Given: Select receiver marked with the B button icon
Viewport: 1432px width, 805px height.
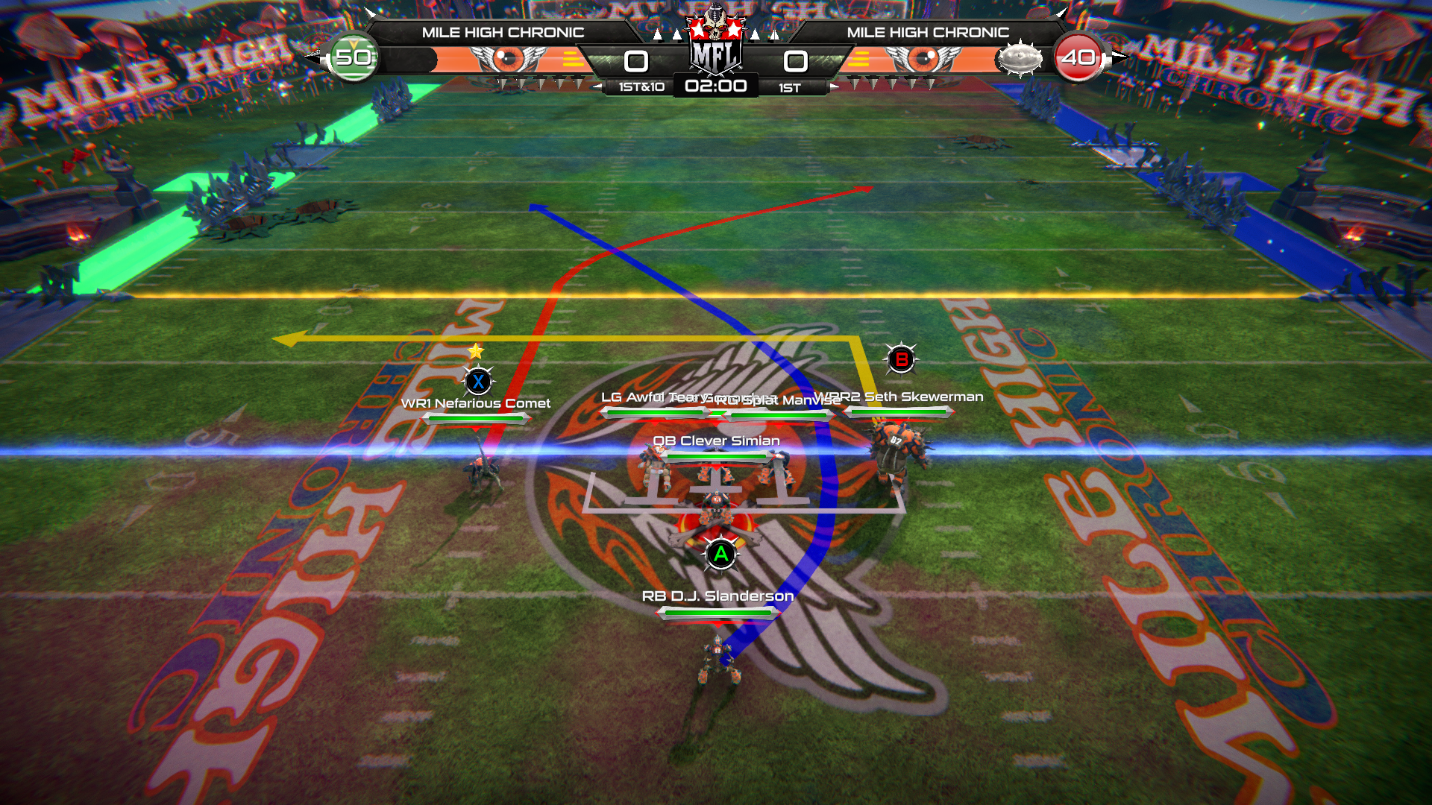Looking at the screenshot, I should [900, 358].
